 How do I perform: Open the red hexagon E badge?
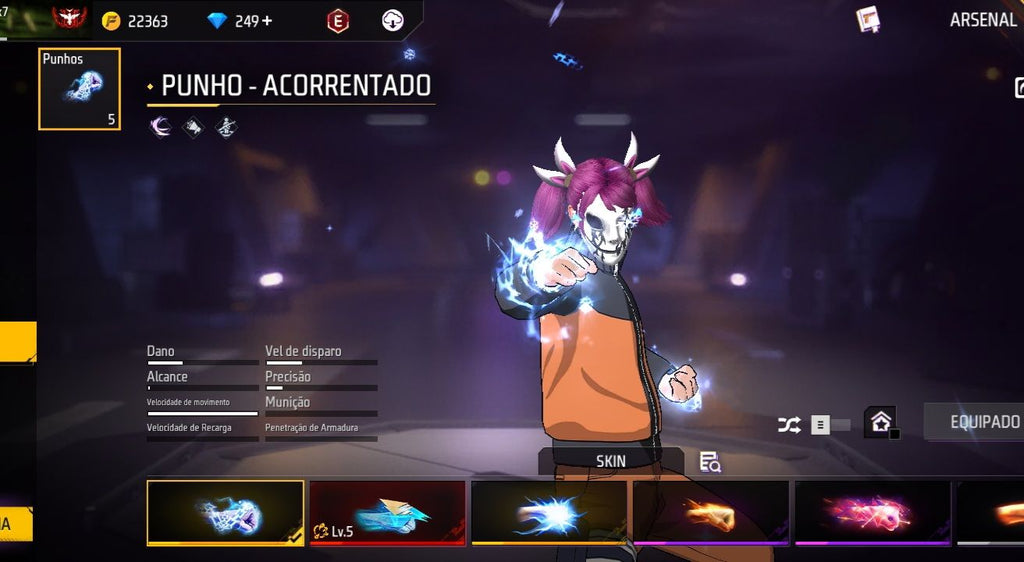pos(339,20)
